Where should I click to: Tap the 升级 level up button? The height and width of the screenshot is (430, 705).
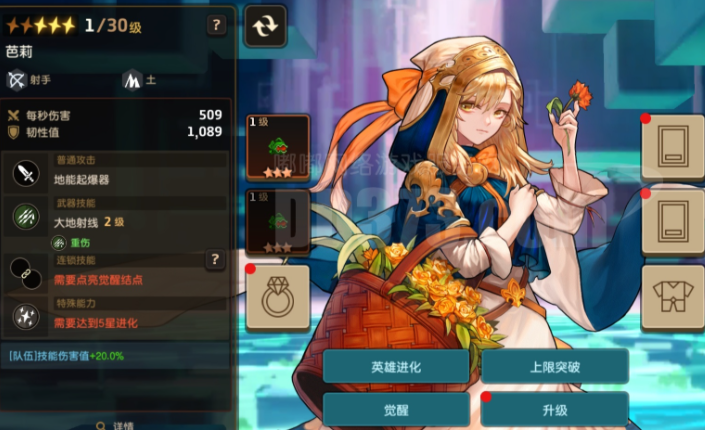tap(554, 410)
